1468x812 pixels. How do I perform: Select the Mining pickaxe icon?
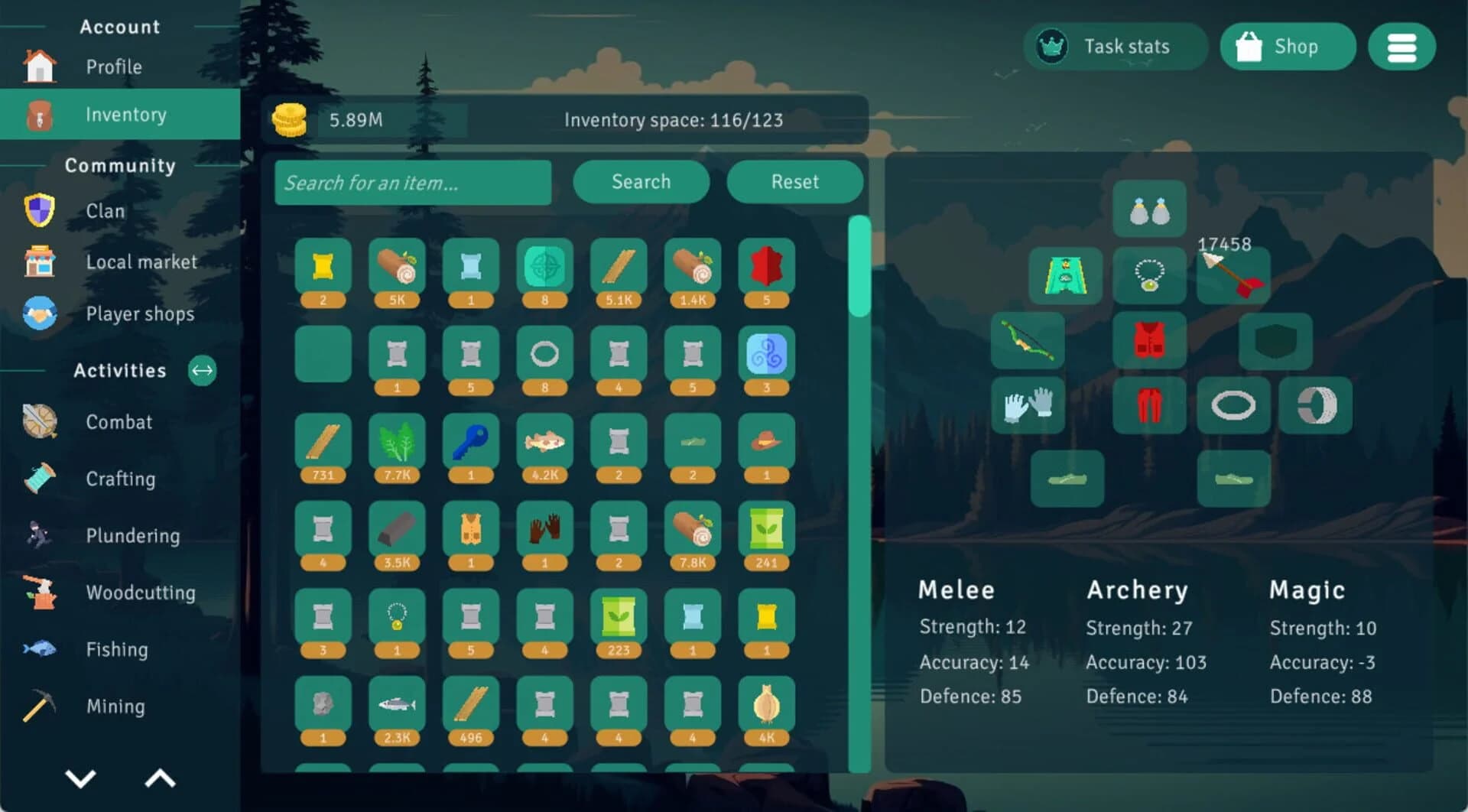coord(40,706)
